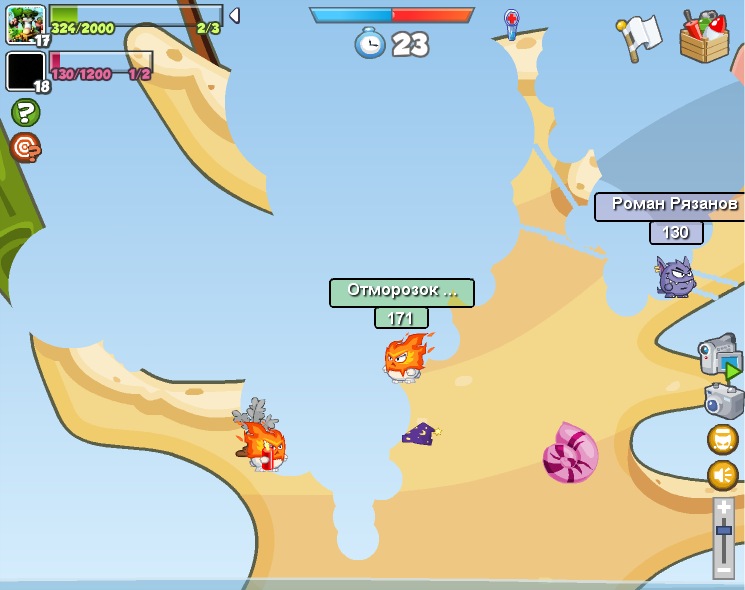Screen dimensions: 745x590
Task: Toggle the round orange fullscreen button
Action: [722, 439]
